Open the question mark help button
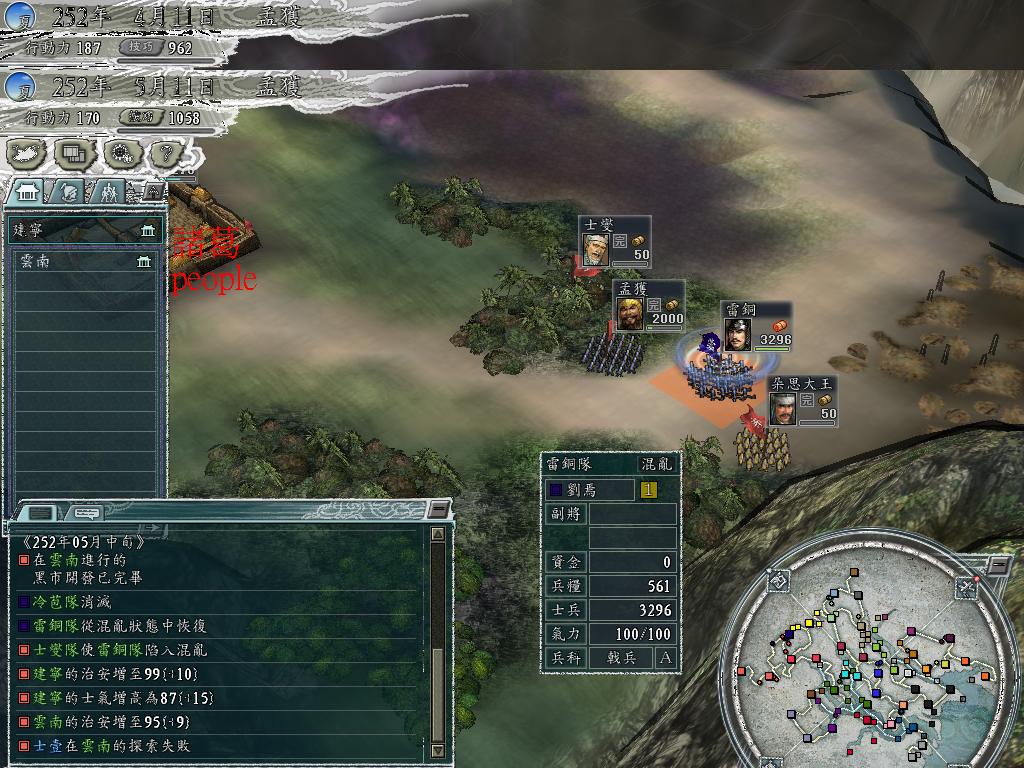 [167, 153]
